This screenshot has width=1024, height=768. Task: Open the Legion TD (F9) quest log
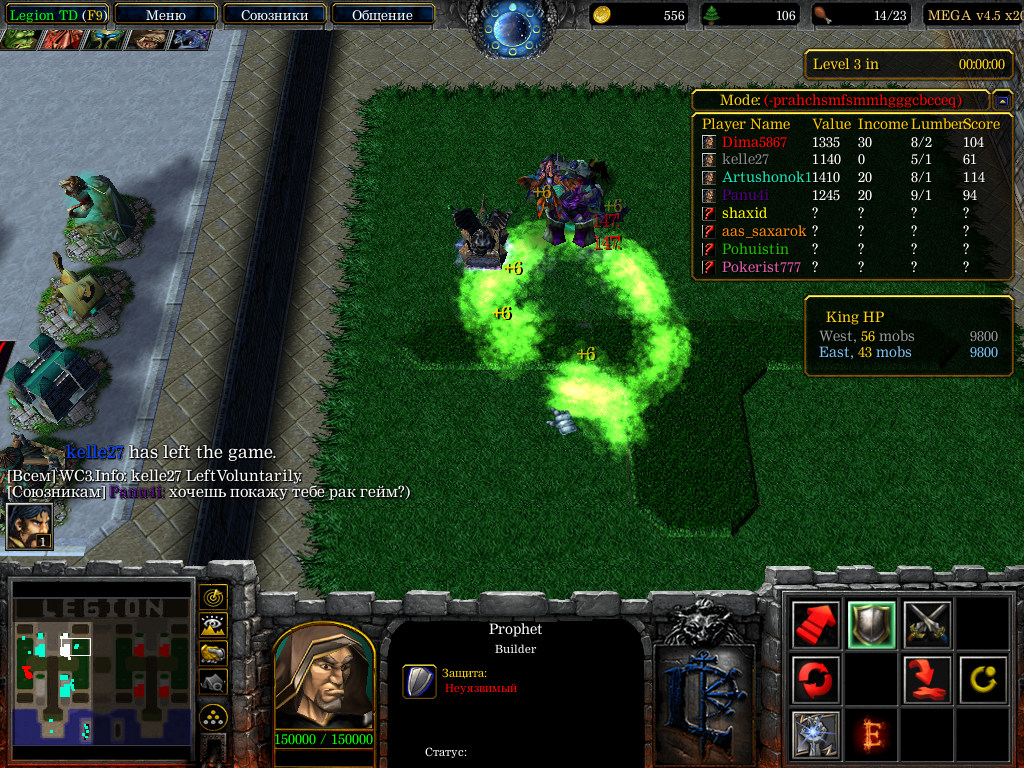(x=57, y=15)
